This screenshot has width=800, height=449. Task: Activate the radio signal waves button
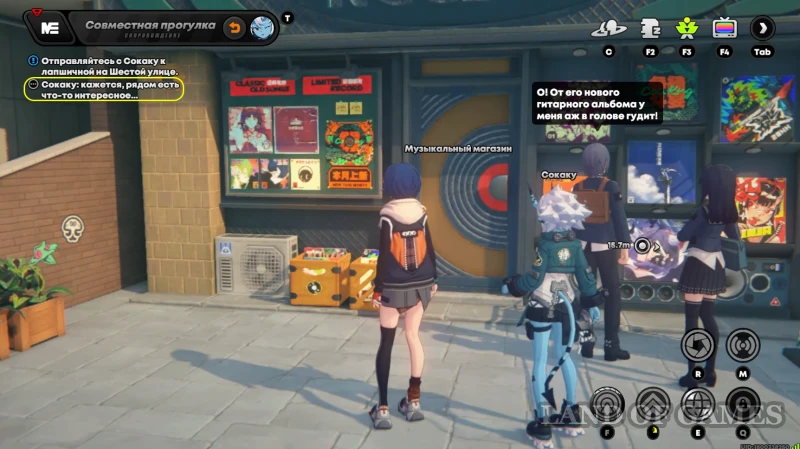tap(743, 346)
